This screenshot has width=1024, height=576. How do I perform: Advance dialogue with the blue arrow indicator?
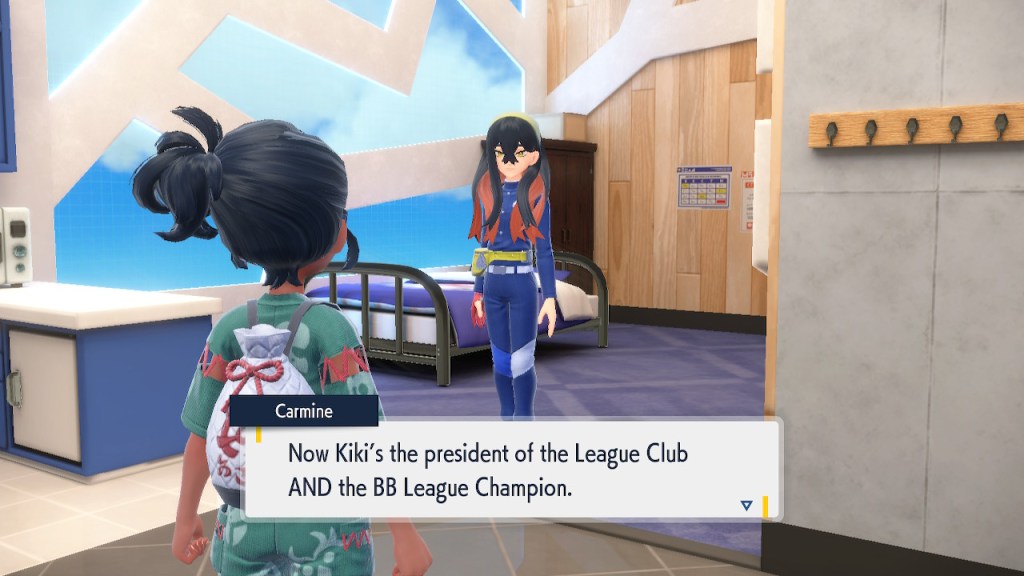click(x=746, y=506)
